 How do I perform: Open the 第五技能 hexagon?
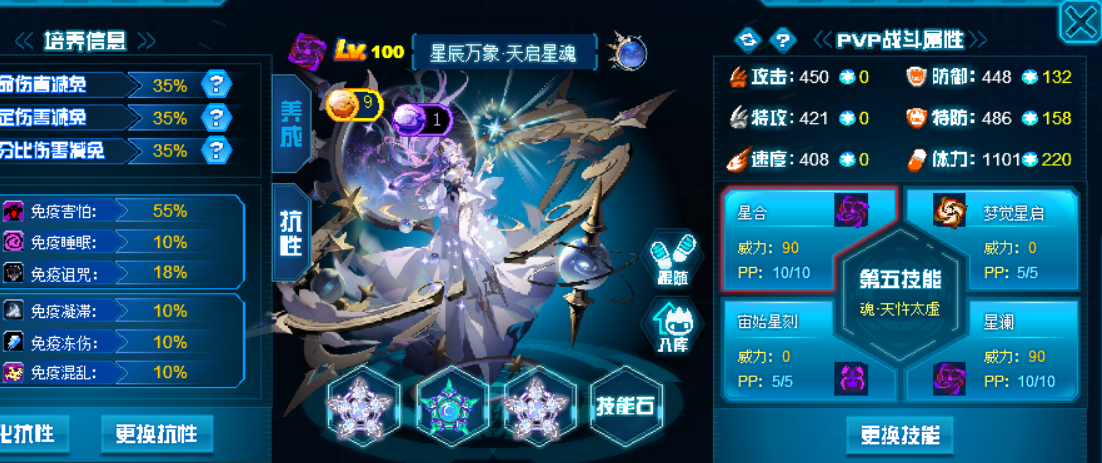pyautogui.click(x=892, y=290)
